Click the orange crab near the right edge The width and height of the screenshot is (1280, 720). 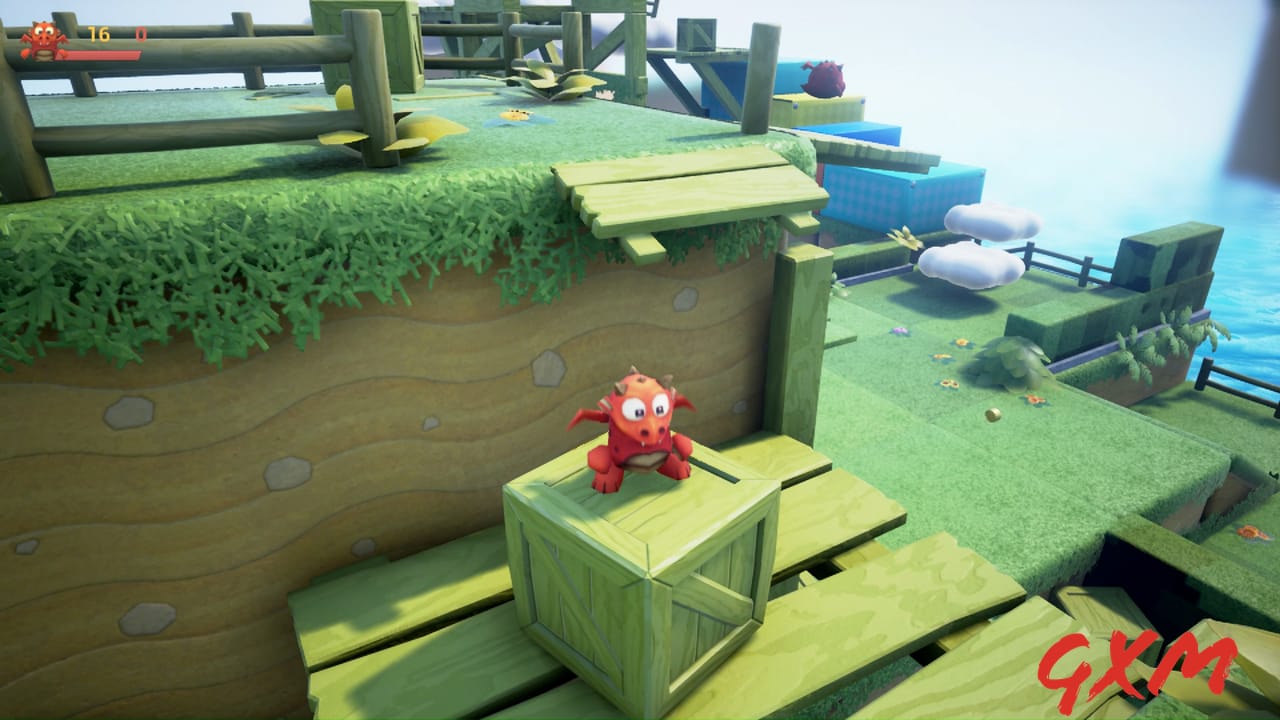(x=1250, y=533)
